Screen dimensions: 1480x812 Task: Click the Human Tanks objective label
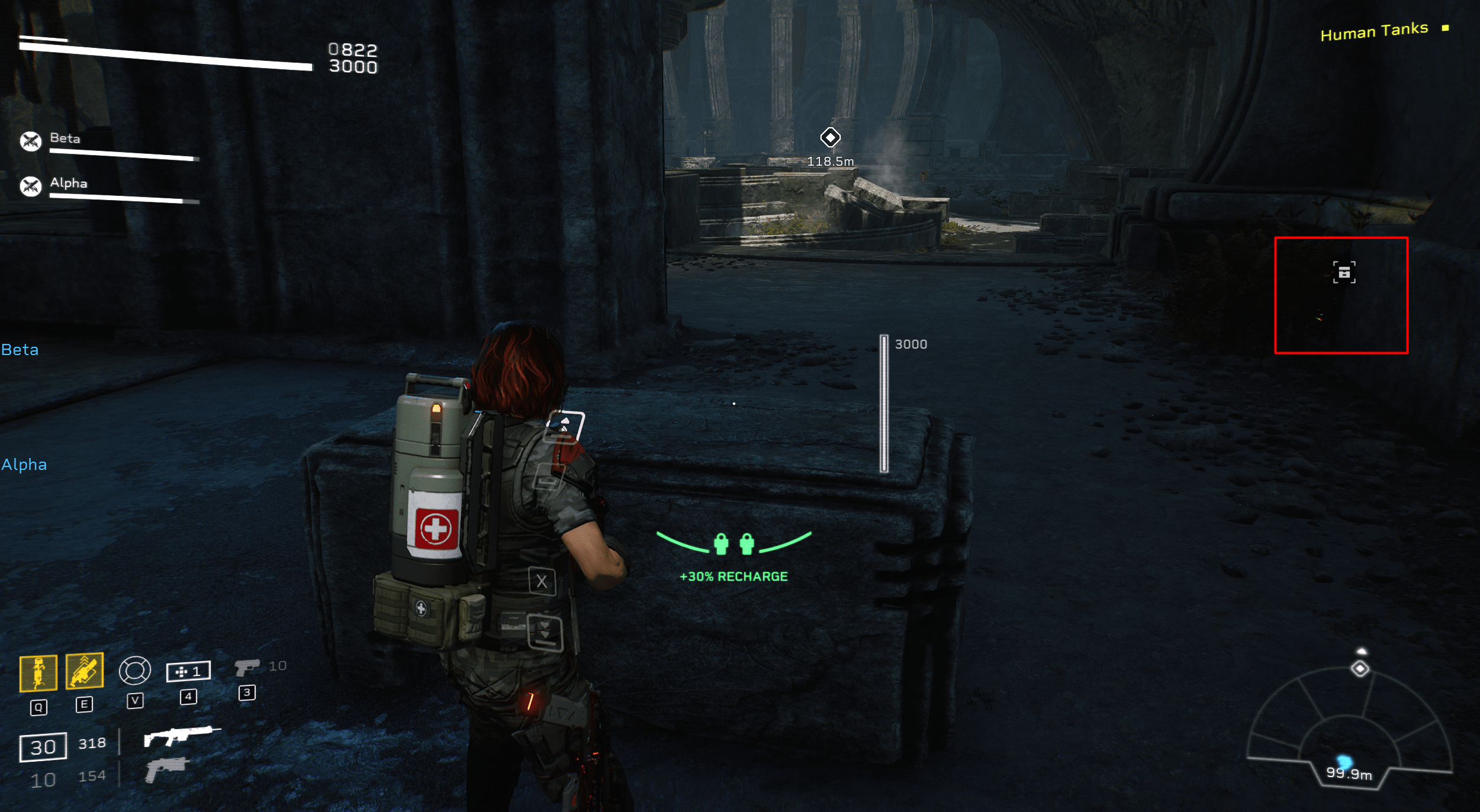pyautogui.click(x=1376, y=31)
